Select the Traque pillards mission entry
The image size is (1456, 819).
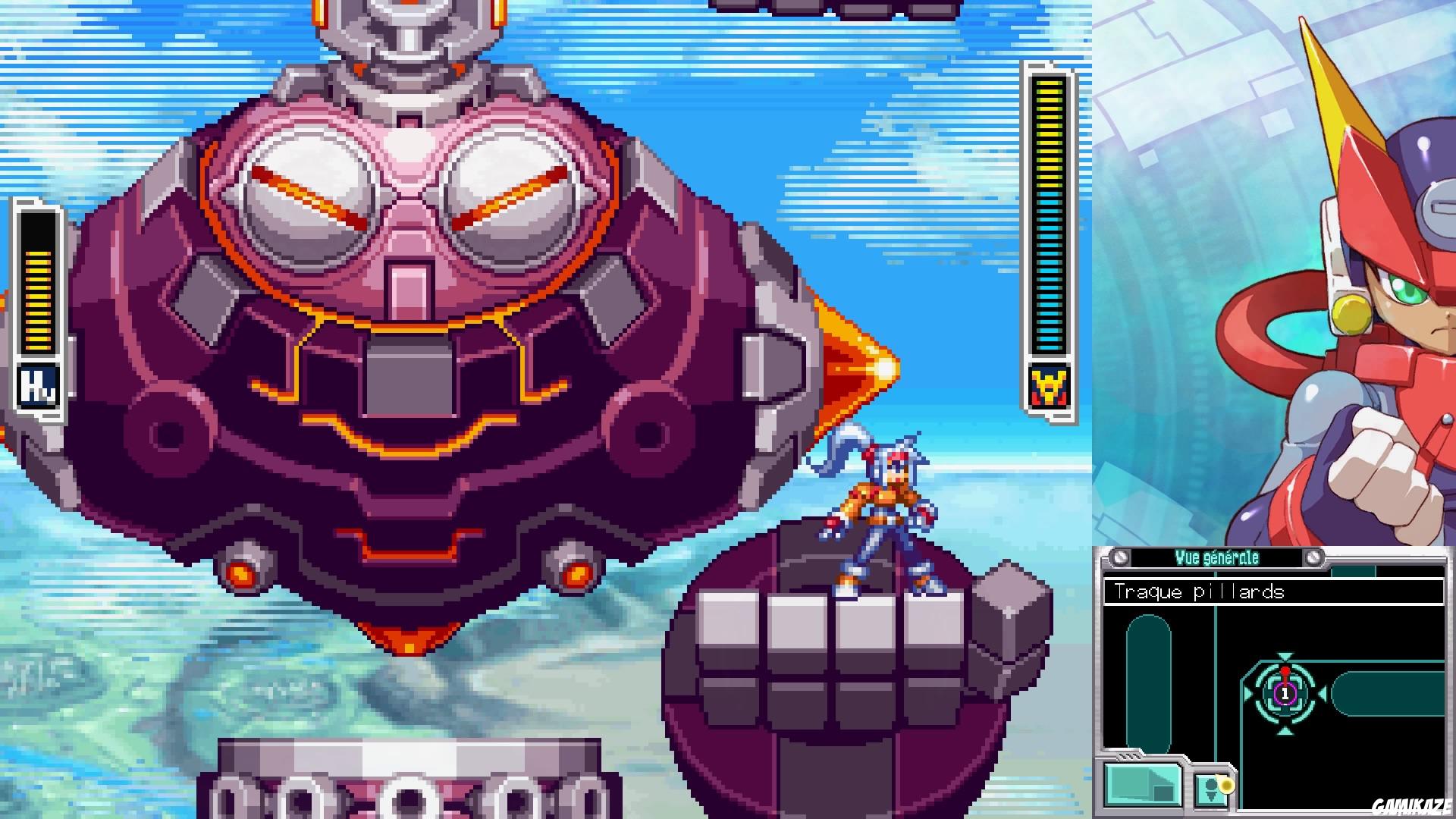[x=1198, y=591]
